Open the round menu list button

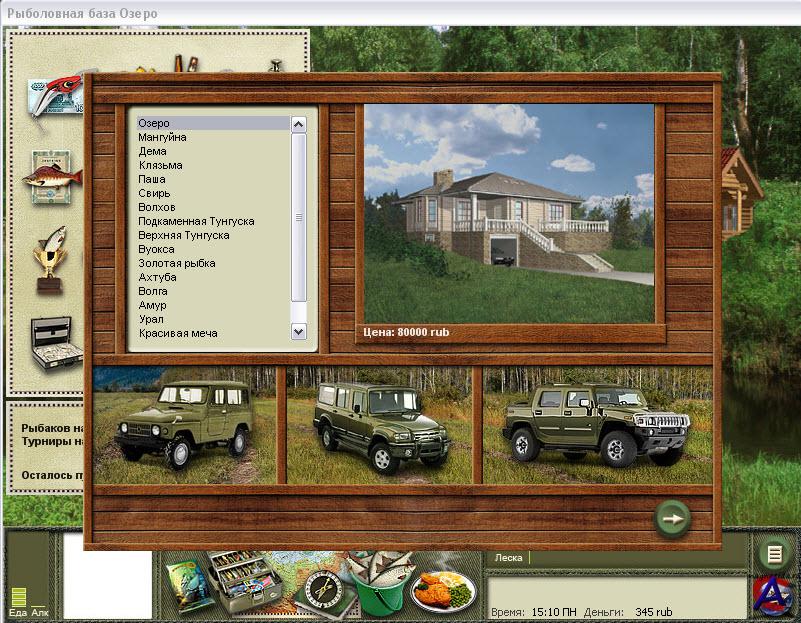773,554
